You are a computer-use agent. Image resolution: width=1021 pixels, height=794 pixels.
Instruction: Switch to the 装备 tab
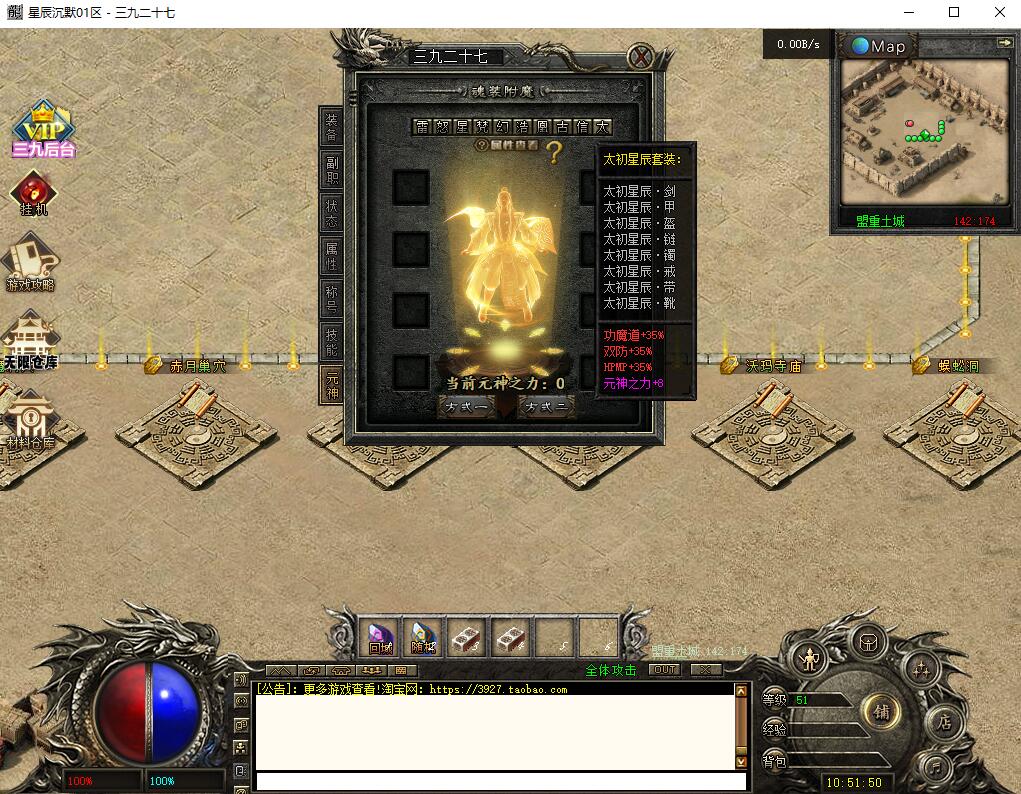(x=332, y=127)
